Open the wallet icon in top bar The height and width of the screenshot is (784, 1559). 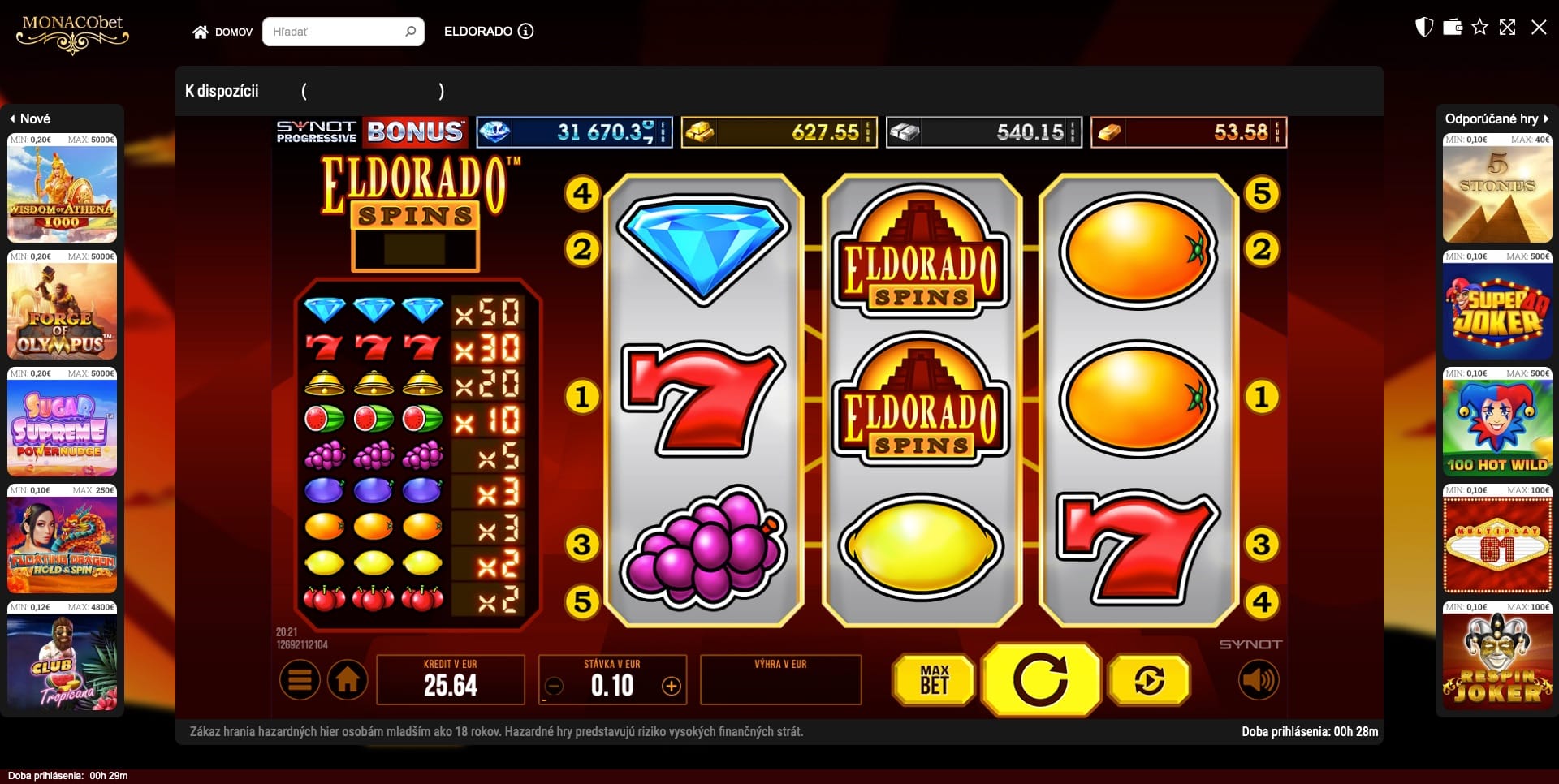point(1453,27)
